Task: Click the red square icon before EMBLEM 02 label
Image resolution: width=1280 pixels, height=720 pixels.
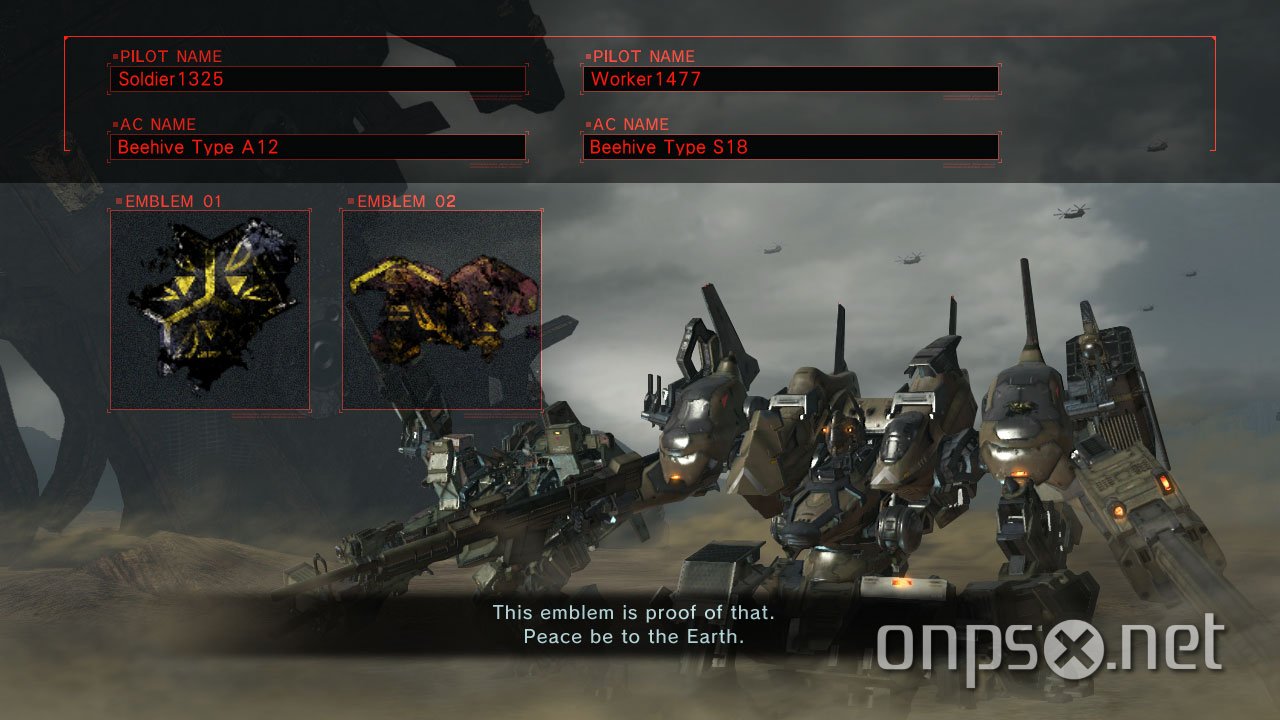Action: click(350, 201)
